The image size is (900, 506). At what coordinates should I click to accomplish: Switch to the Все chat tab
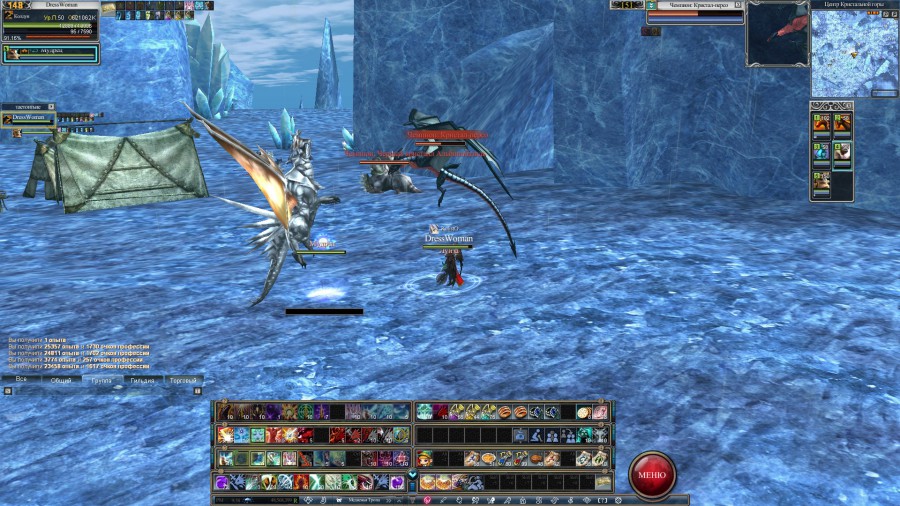21,380
